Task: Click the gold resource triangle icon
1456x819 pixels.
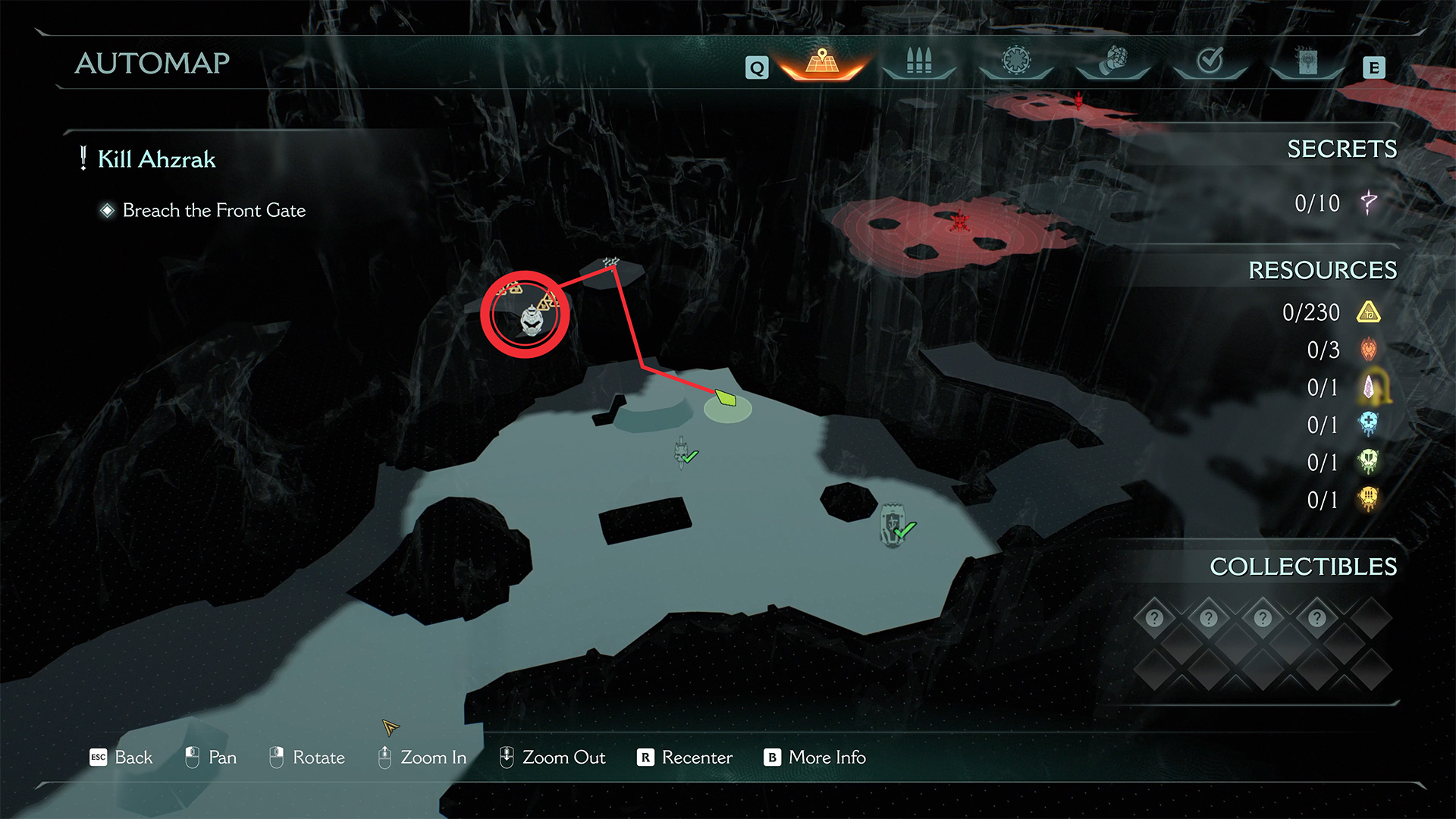Action: coord(1369,312)
